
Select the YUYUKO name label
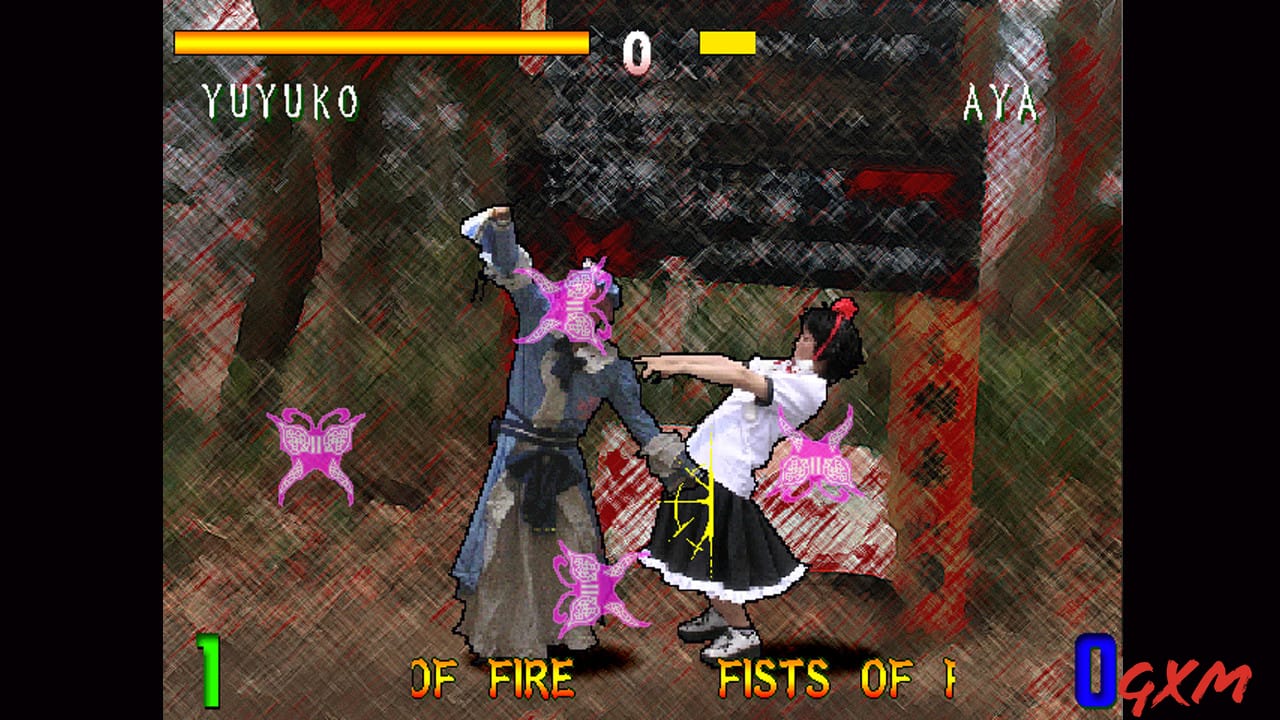[280, 99]
